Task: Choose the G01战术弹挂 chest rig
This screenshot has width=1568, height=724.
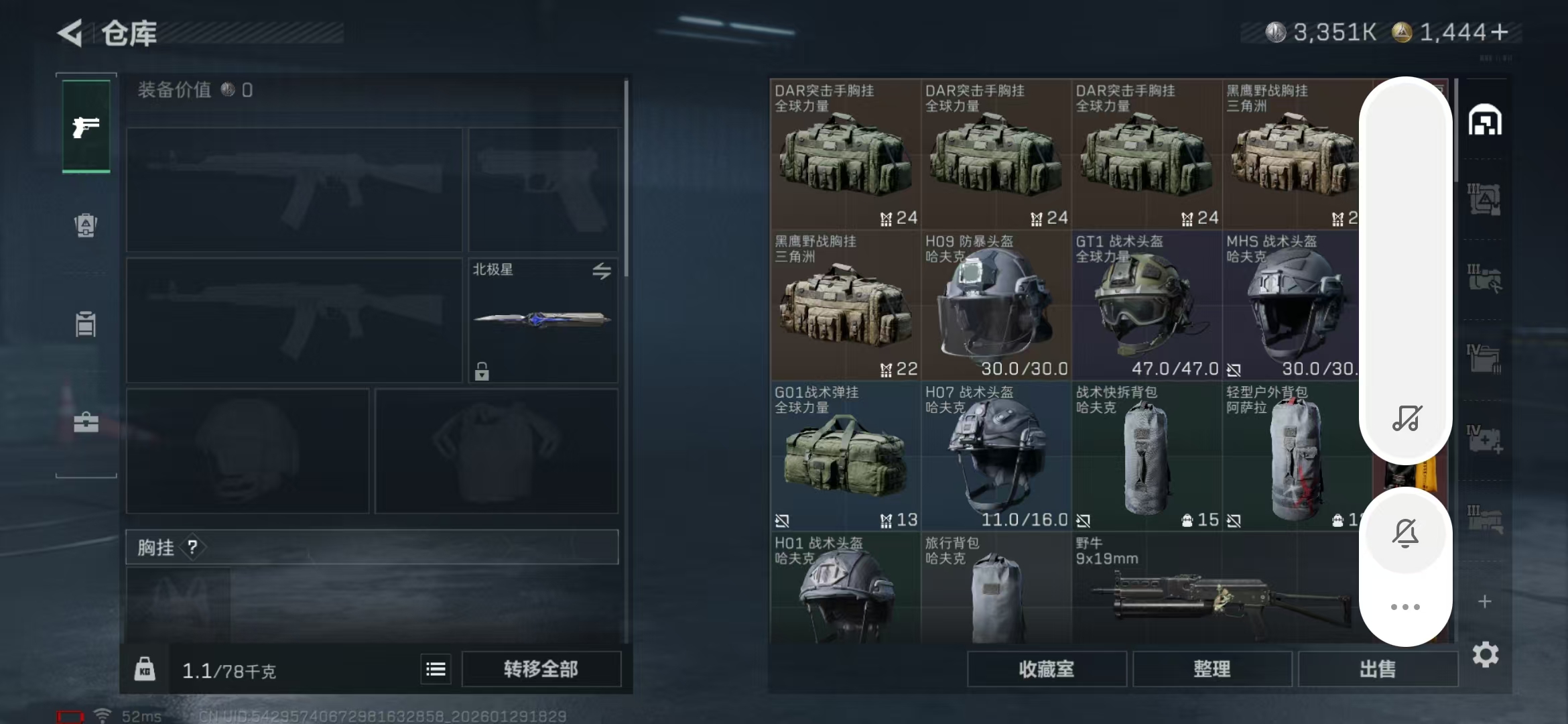Action: (845, 457)
